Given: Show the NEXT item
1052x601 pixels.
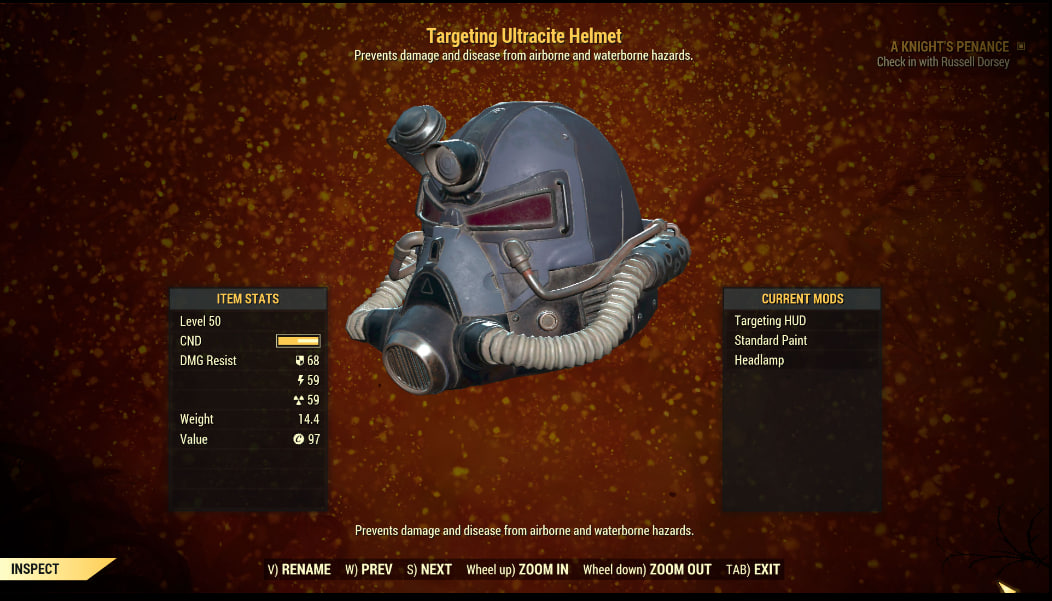Looking at the screenshot, I should (429, 570).
